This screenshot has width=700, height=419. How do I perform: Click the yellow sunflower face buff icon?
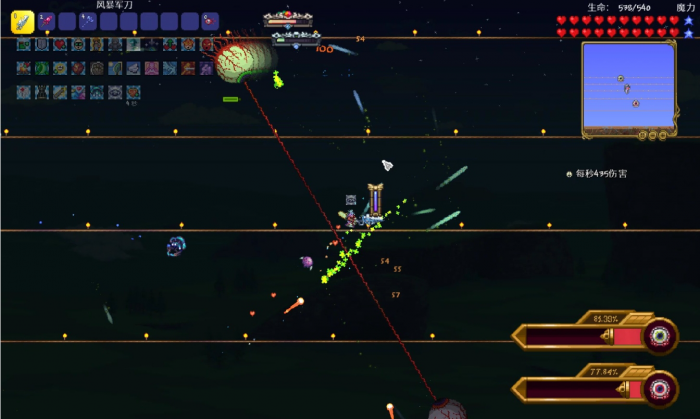pos(60,68)
